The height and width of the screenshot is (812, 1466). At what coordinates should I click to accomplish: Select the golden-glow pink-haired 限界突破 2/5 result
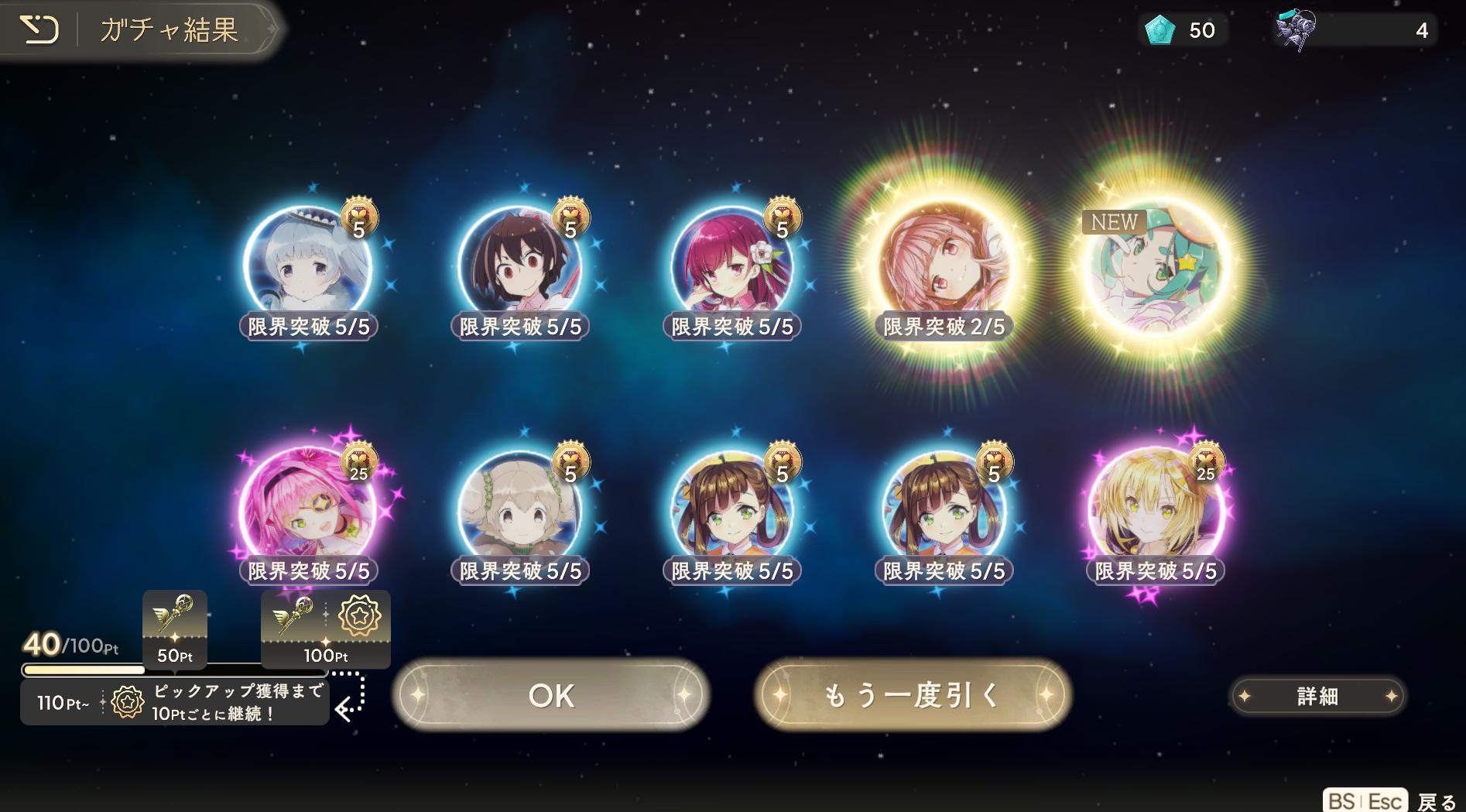[944, 267]
